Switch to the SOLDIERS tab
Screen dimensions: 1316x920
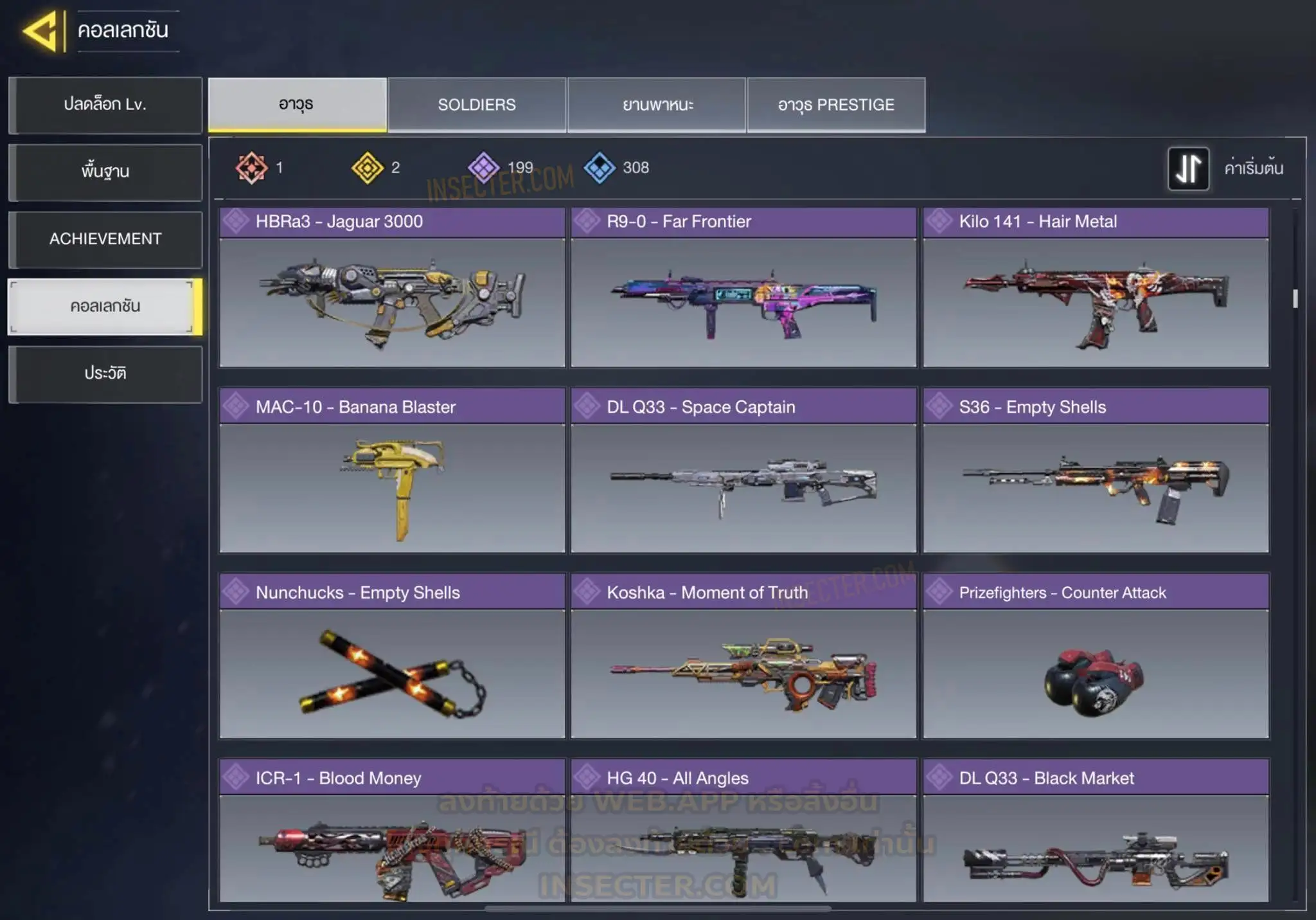click(x=477, y=105)
